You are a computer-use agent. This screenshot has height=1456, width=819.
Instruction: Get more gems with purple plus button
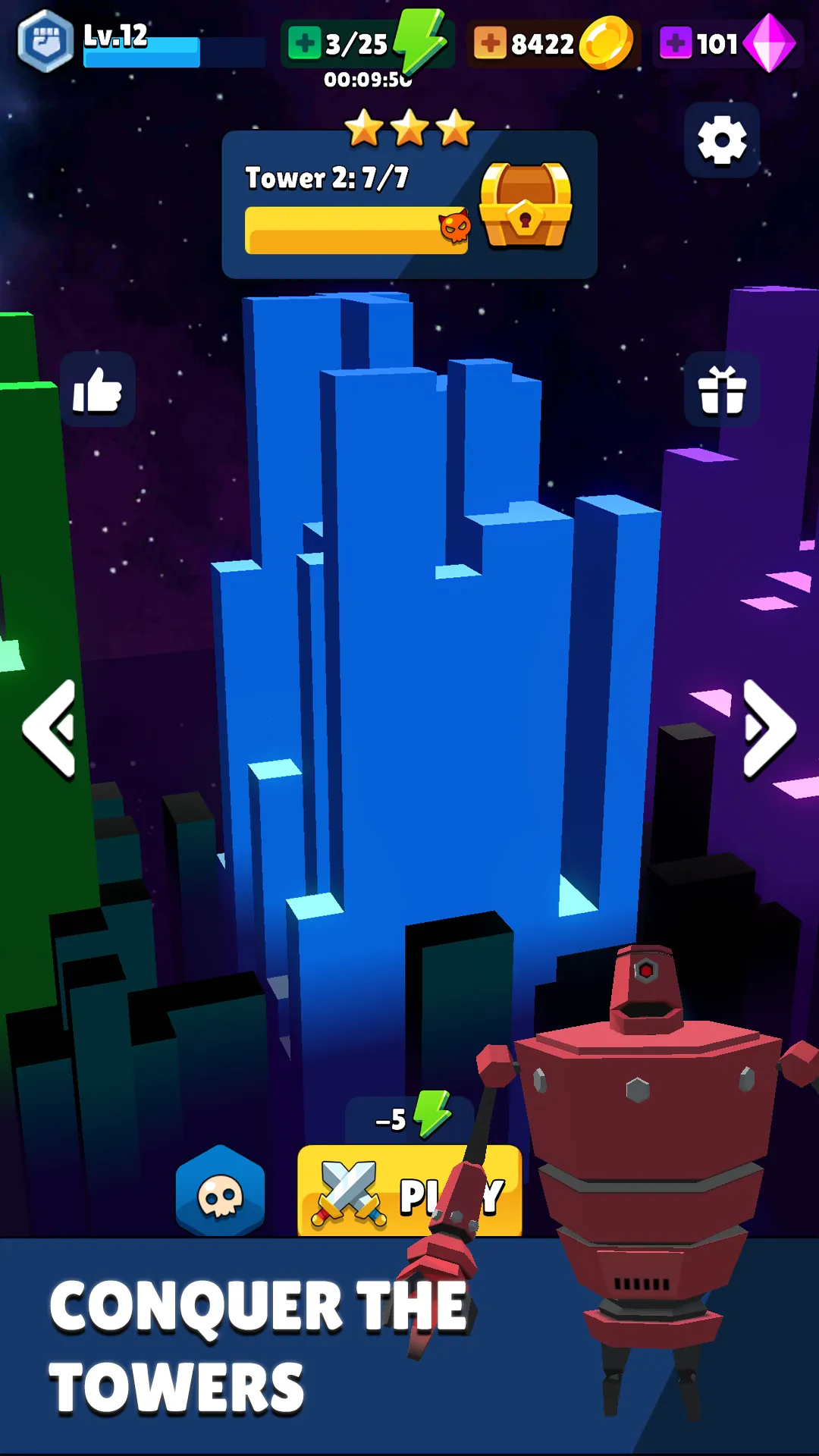(675, 43)
